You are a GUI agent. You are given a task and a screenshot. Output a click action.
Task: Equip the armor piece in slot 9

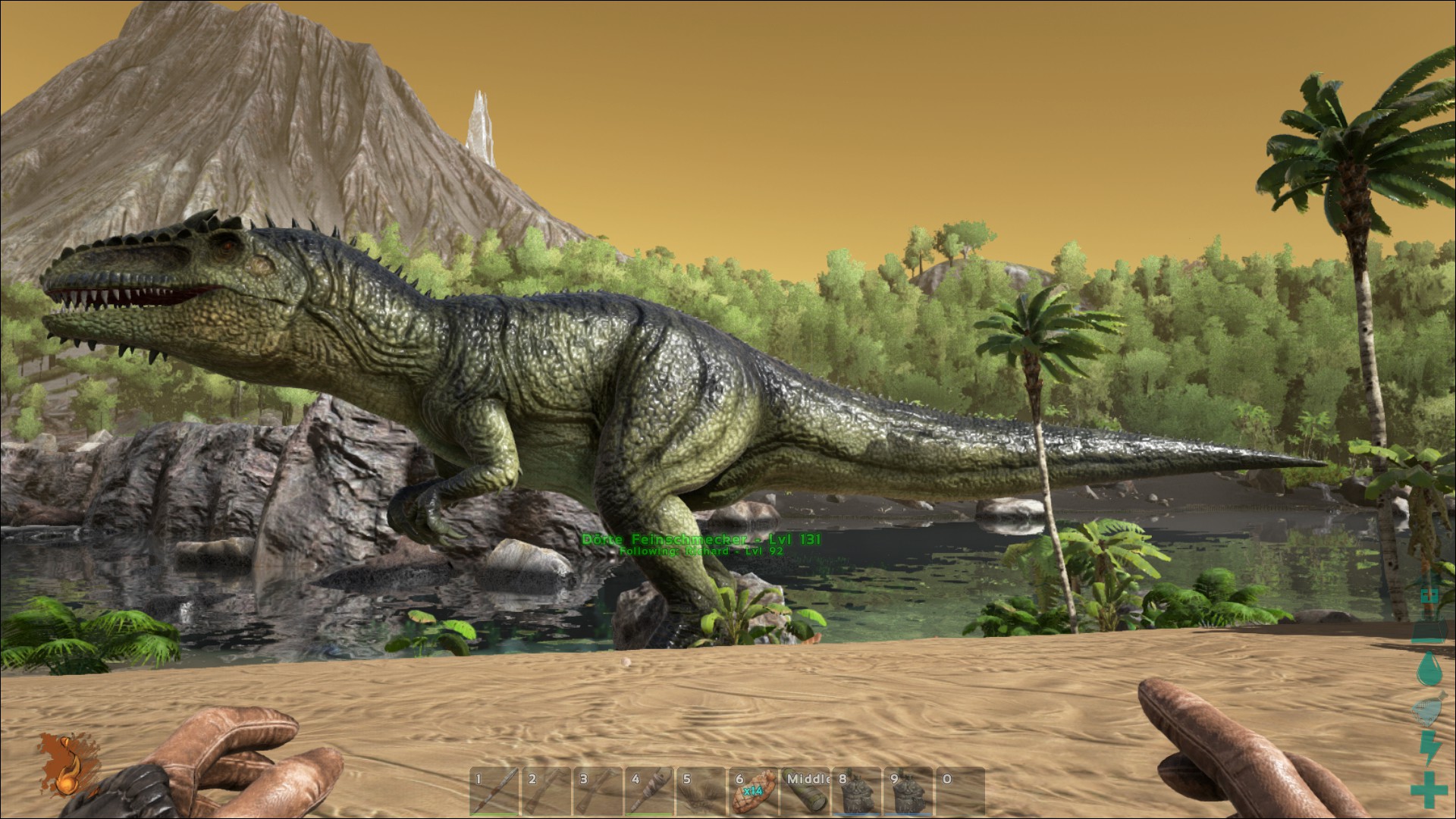[908, 792]
